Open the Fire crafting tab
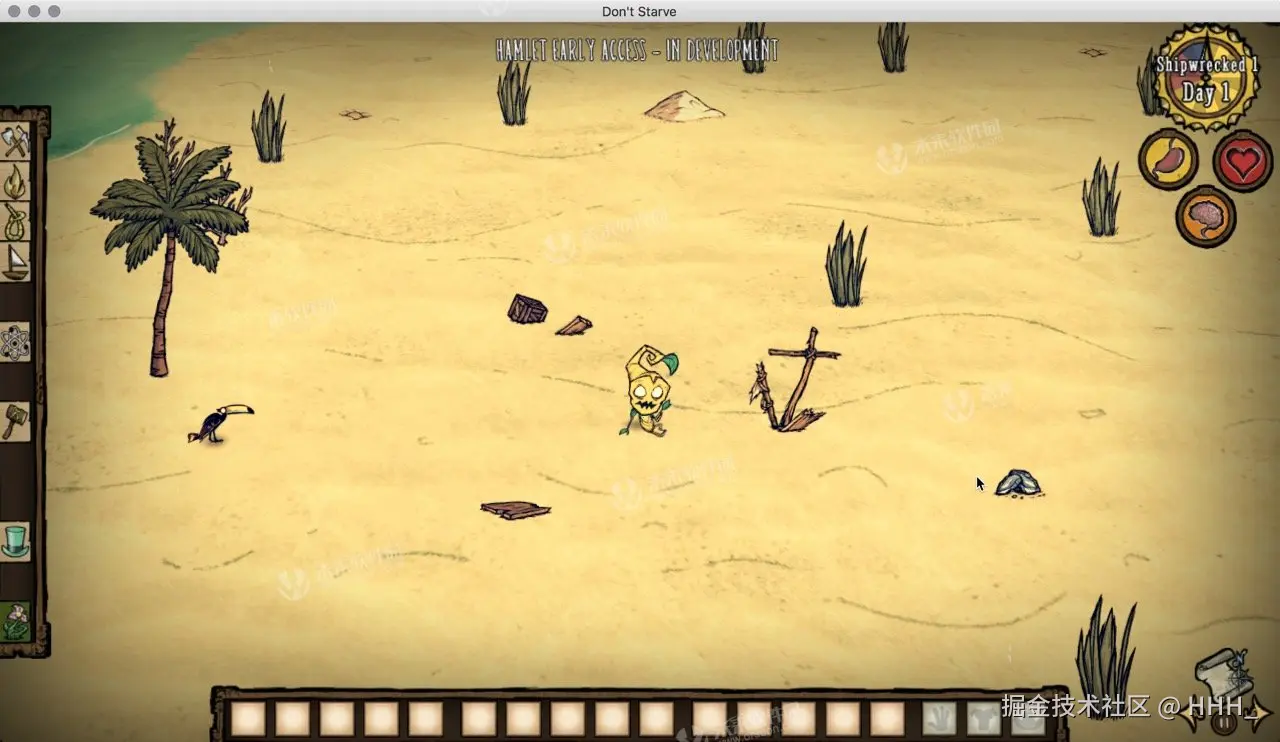 point(16,182)
